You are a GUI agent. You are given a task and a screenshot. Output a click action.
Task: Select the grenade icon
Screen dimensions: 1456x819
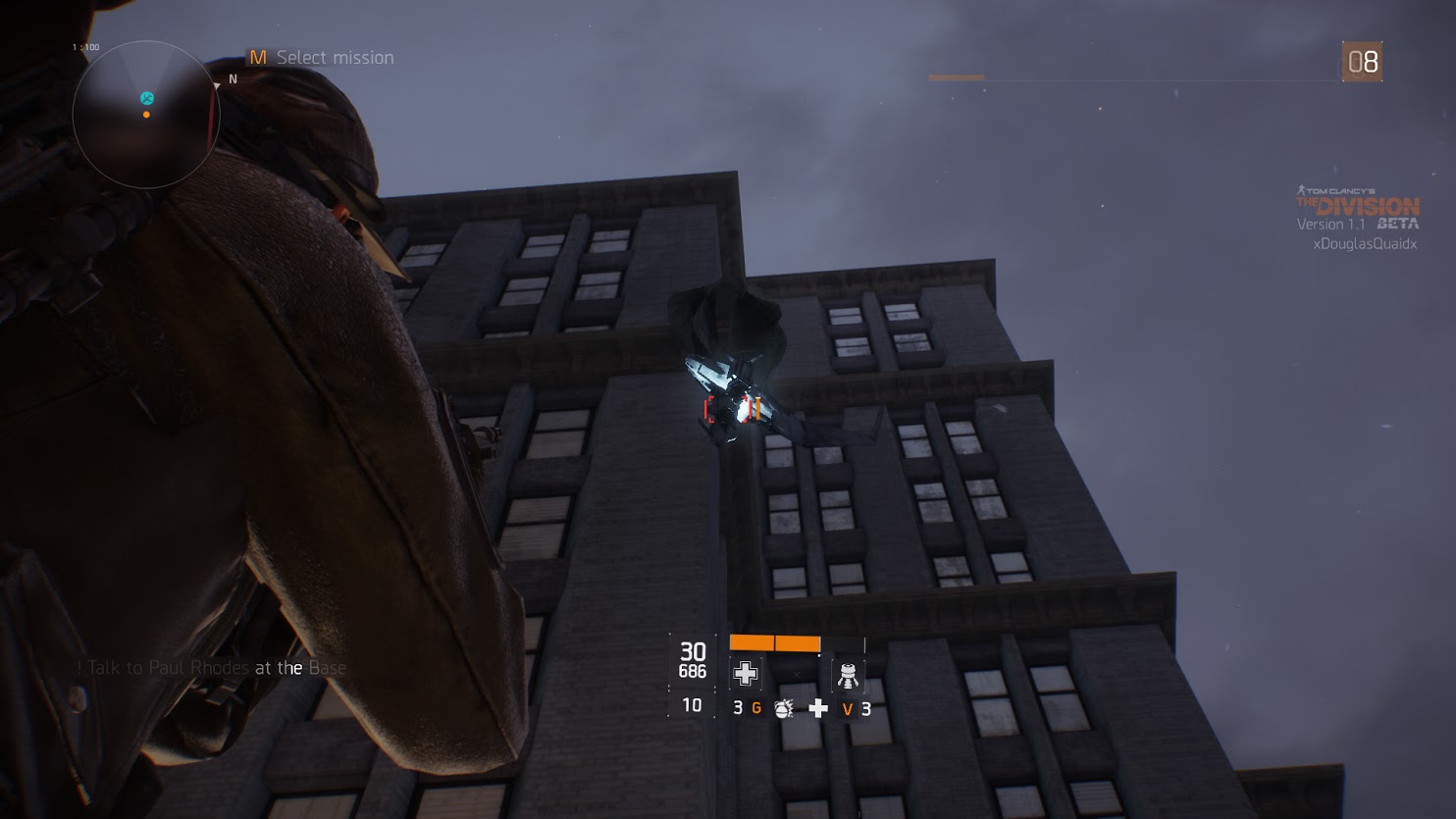tap(783, 708)
